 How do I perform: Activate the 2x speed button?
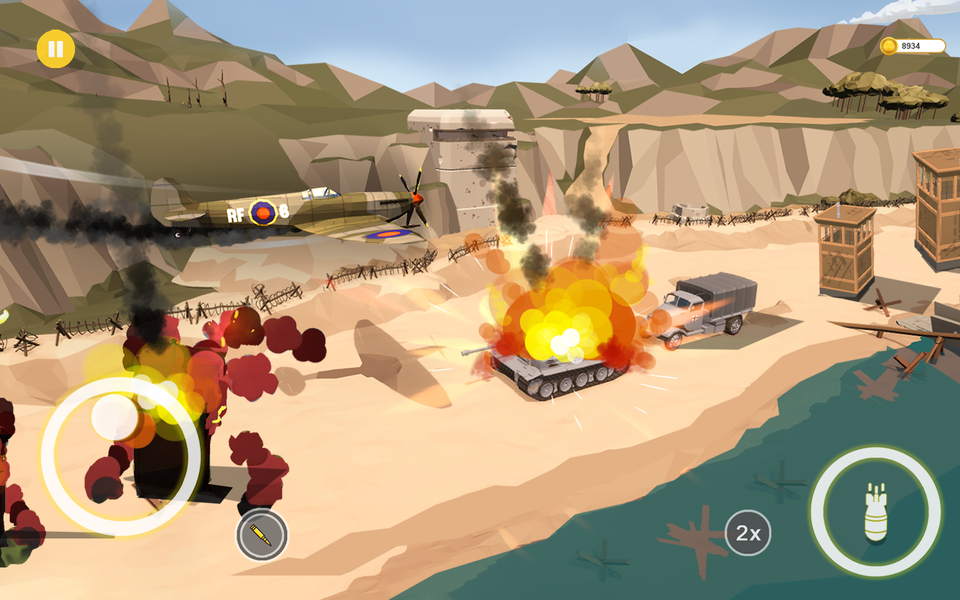(747, 533)
